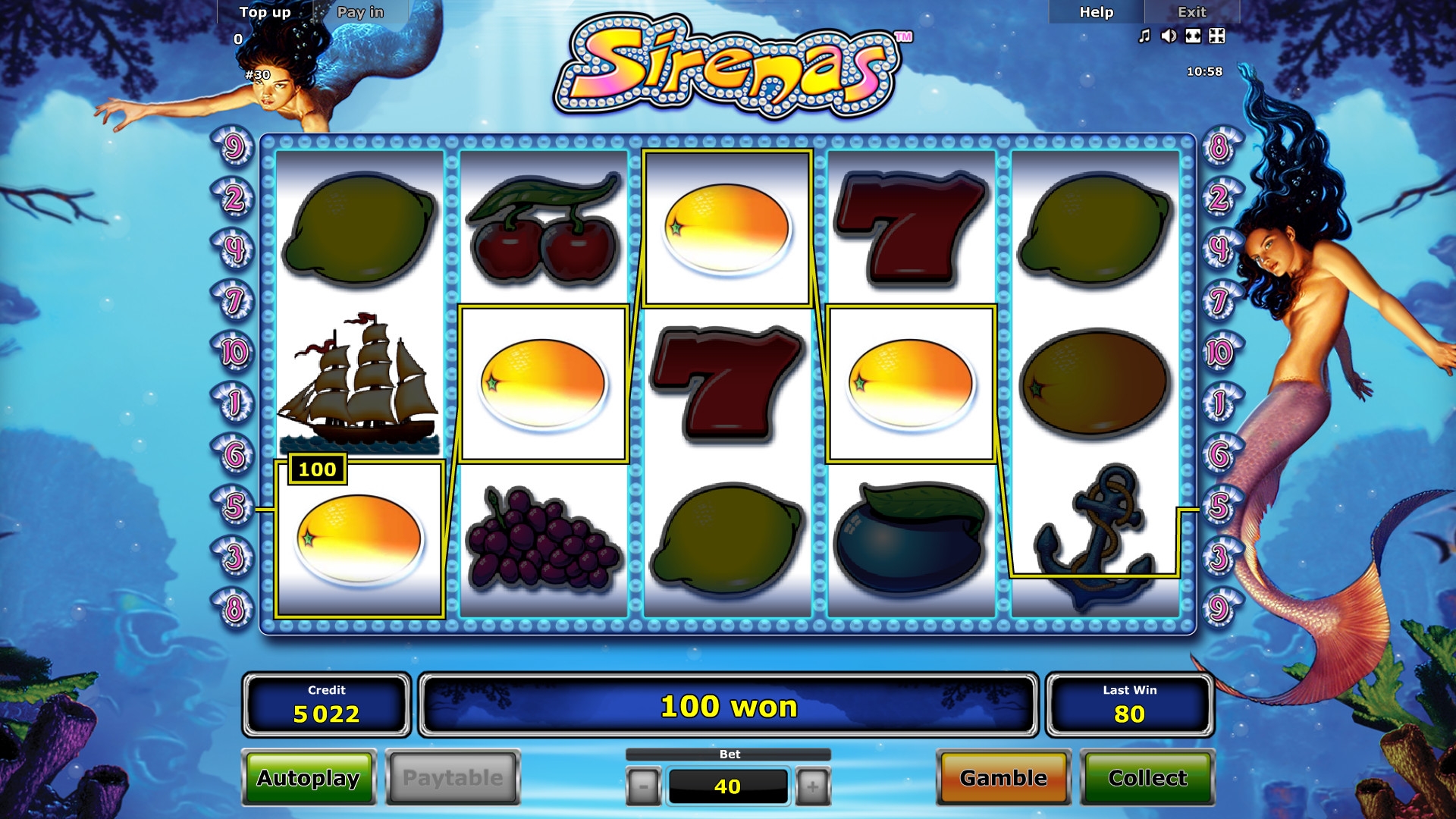Choose the Pay in option
Screen dimensions: 1456x819
point(361,12)
